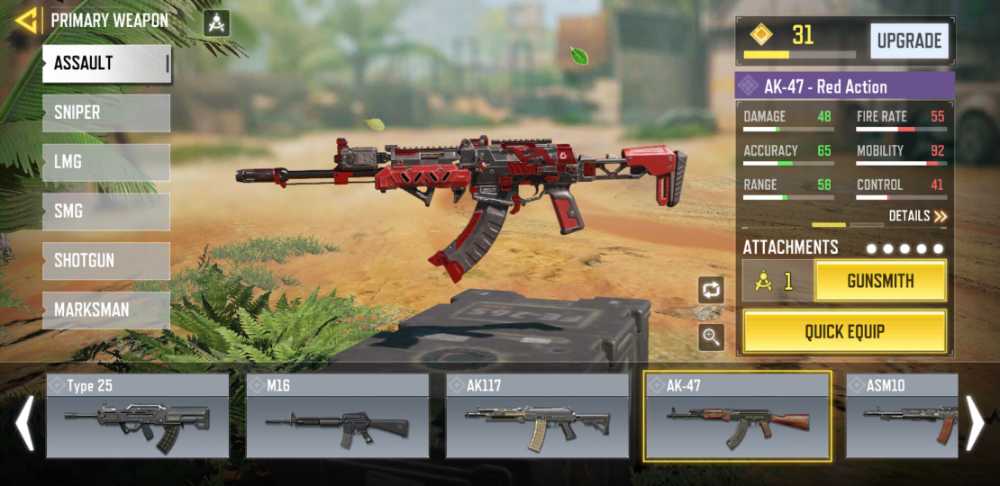Switch to the Sniper category
This screenshot has width=1000, height=486.
[106, 113]
